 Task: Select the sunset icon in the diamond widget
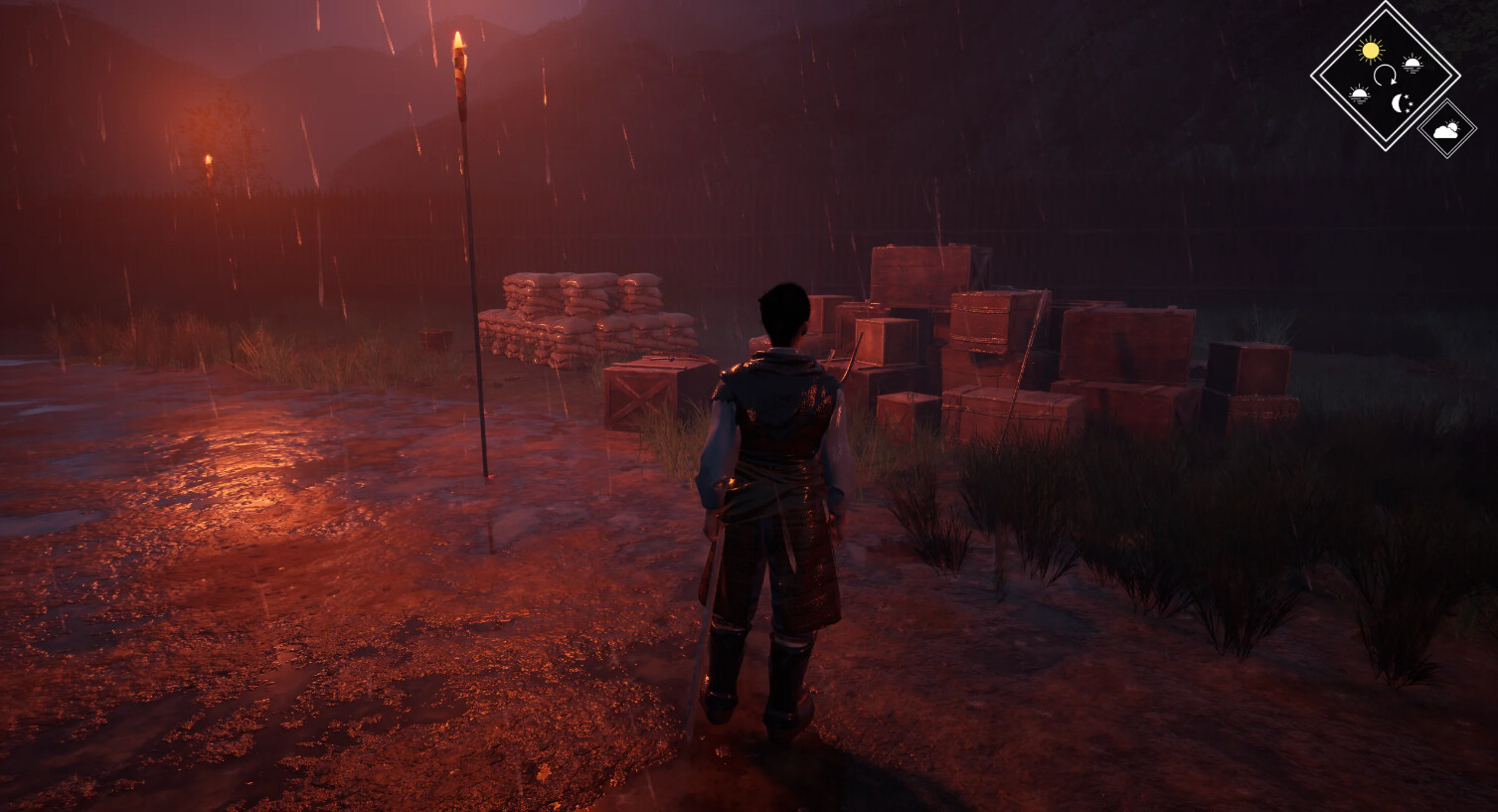click(x=1413, y=62)
